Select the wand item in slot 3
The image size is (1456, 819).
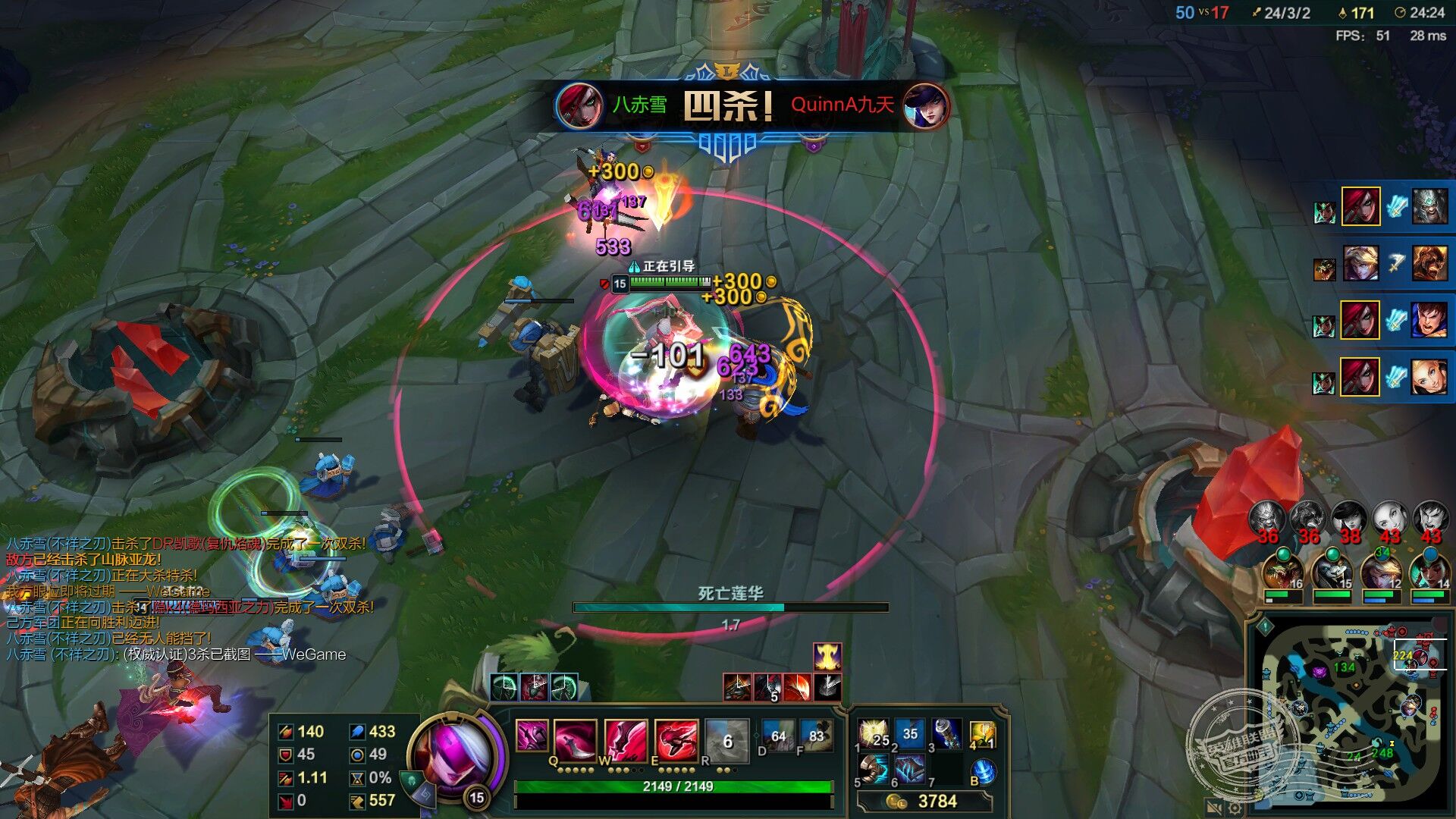click(946, 734)
